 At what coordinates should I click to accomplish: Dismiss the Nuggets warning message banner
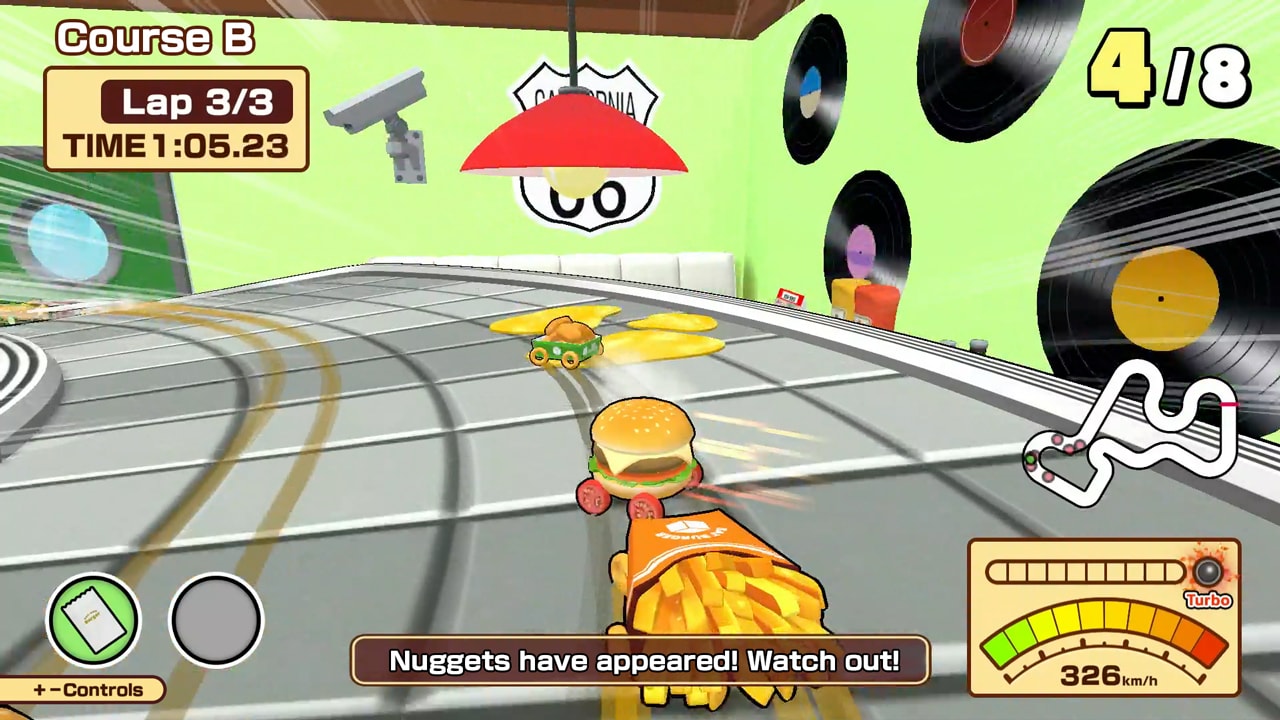[640, 660]
